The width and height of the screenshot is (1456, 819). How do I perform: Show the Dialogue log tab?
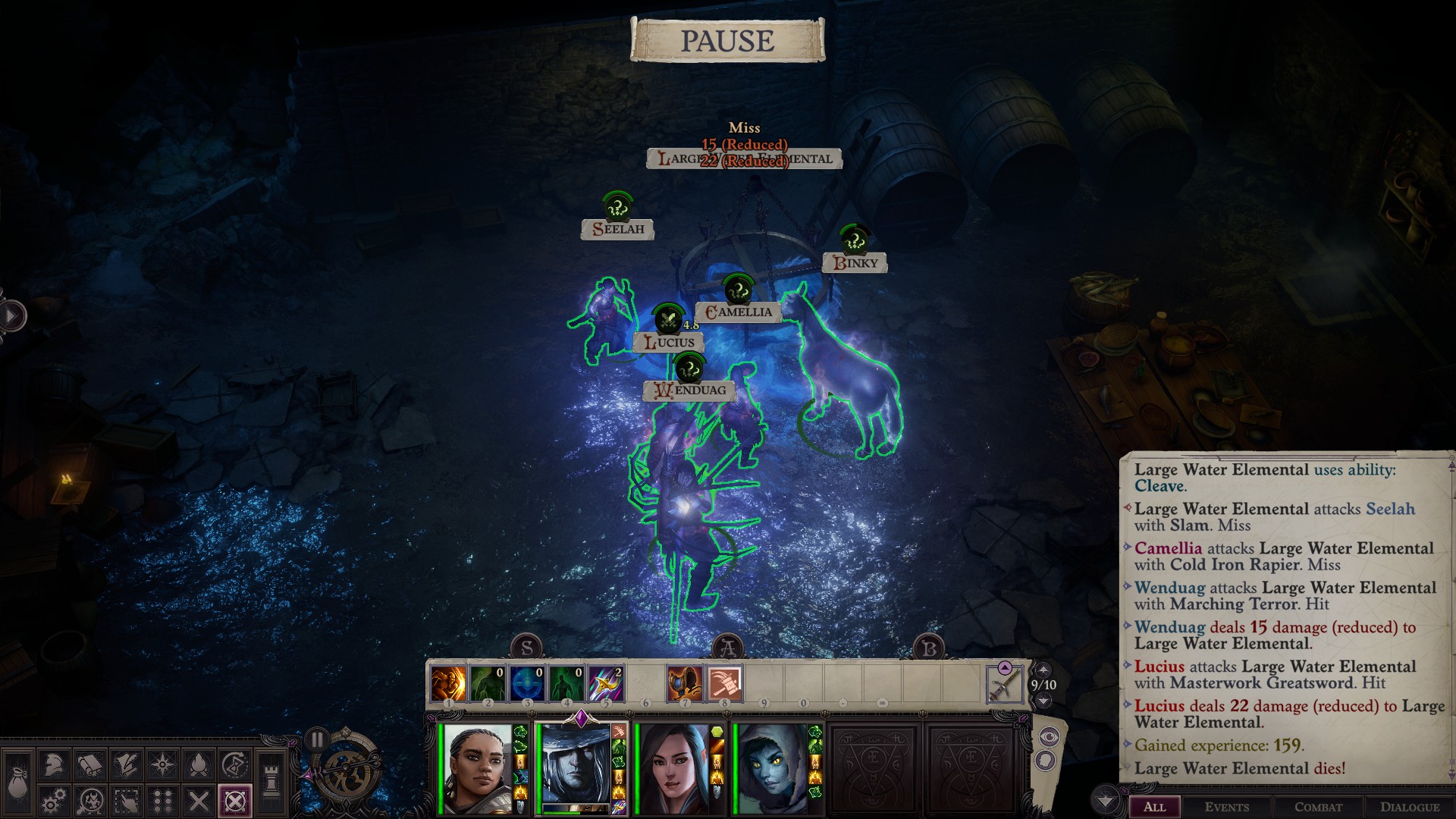point(1409,807)
